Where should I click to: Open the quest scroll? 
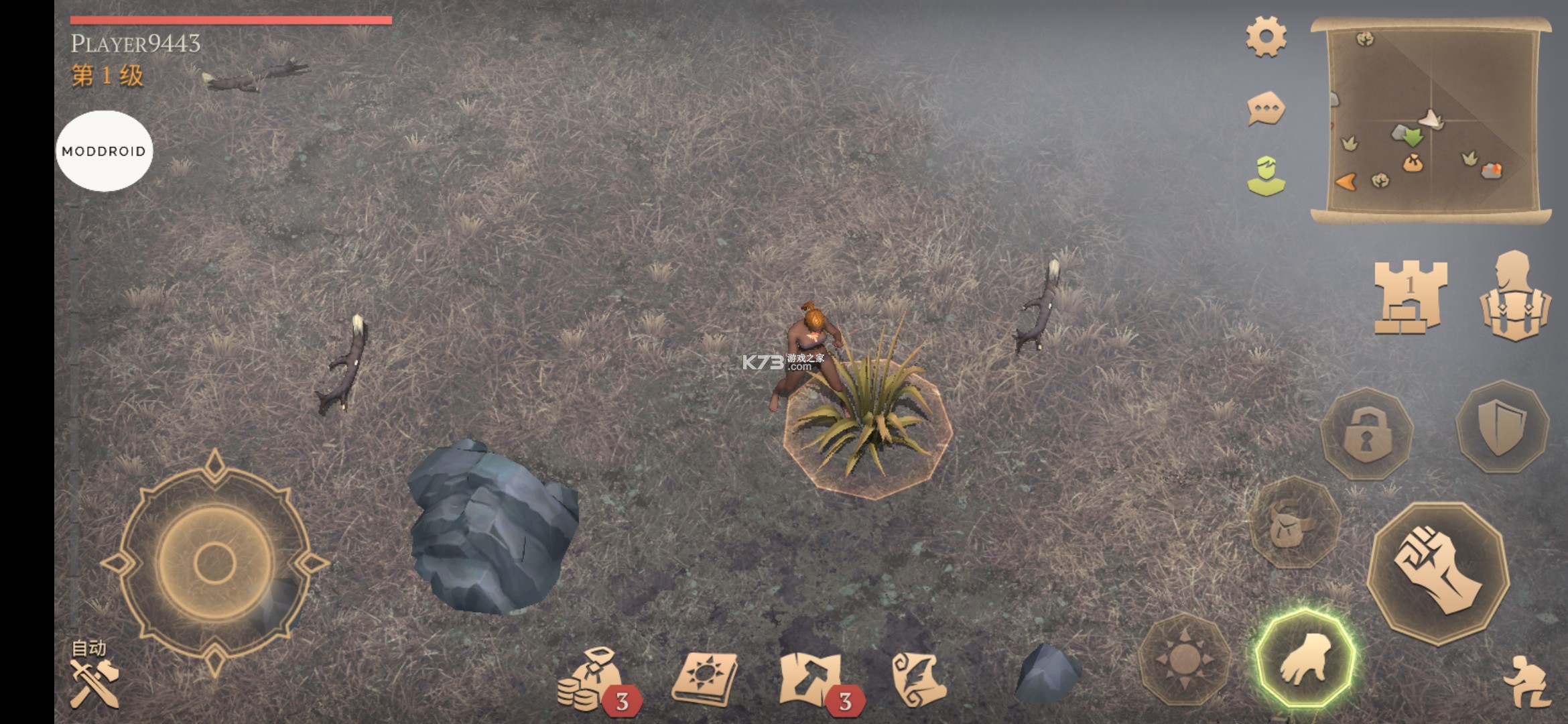click(x=919, y=680)
